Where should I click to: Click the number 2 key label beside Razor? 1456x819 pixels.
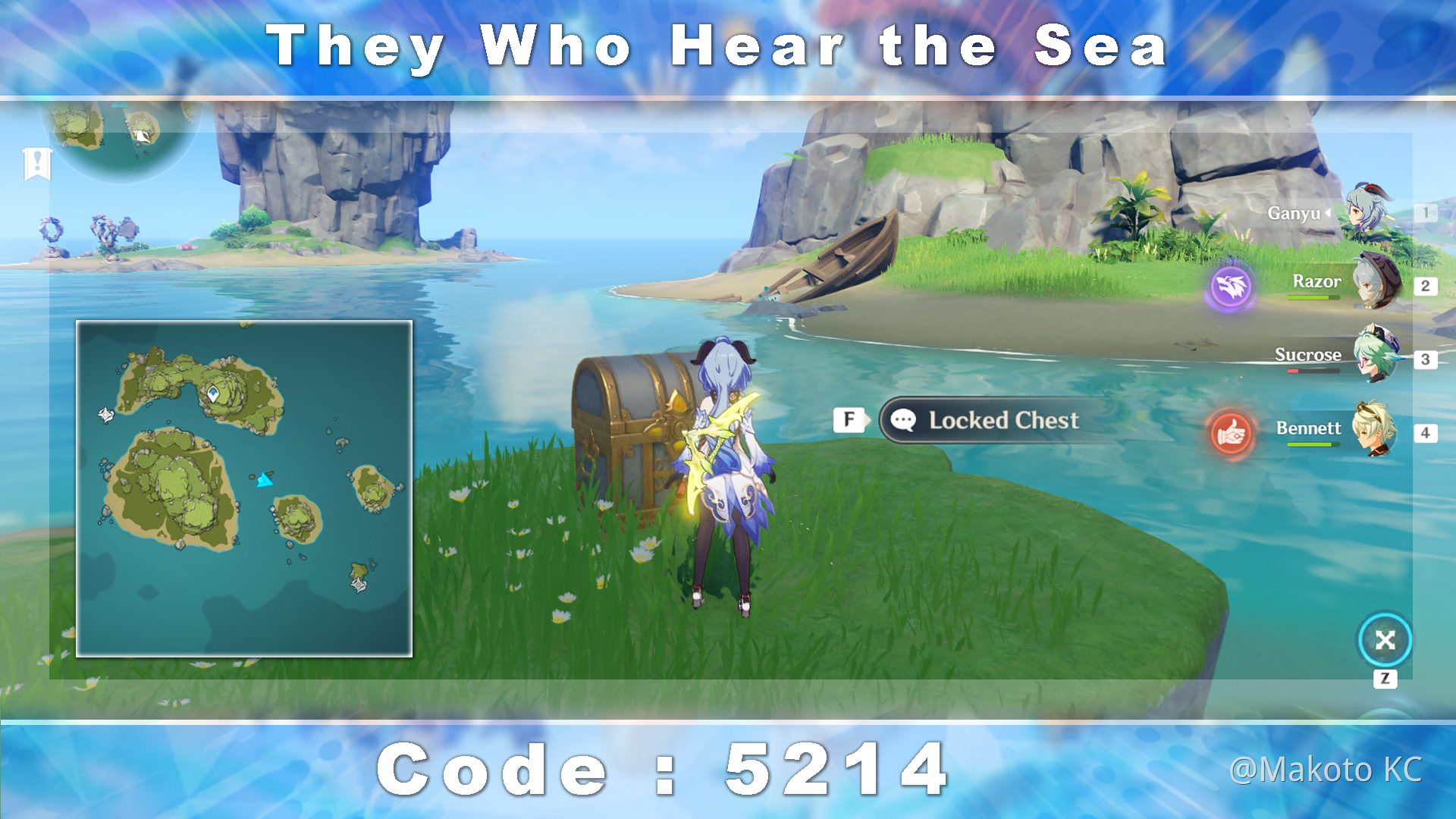click(1426, 286)
